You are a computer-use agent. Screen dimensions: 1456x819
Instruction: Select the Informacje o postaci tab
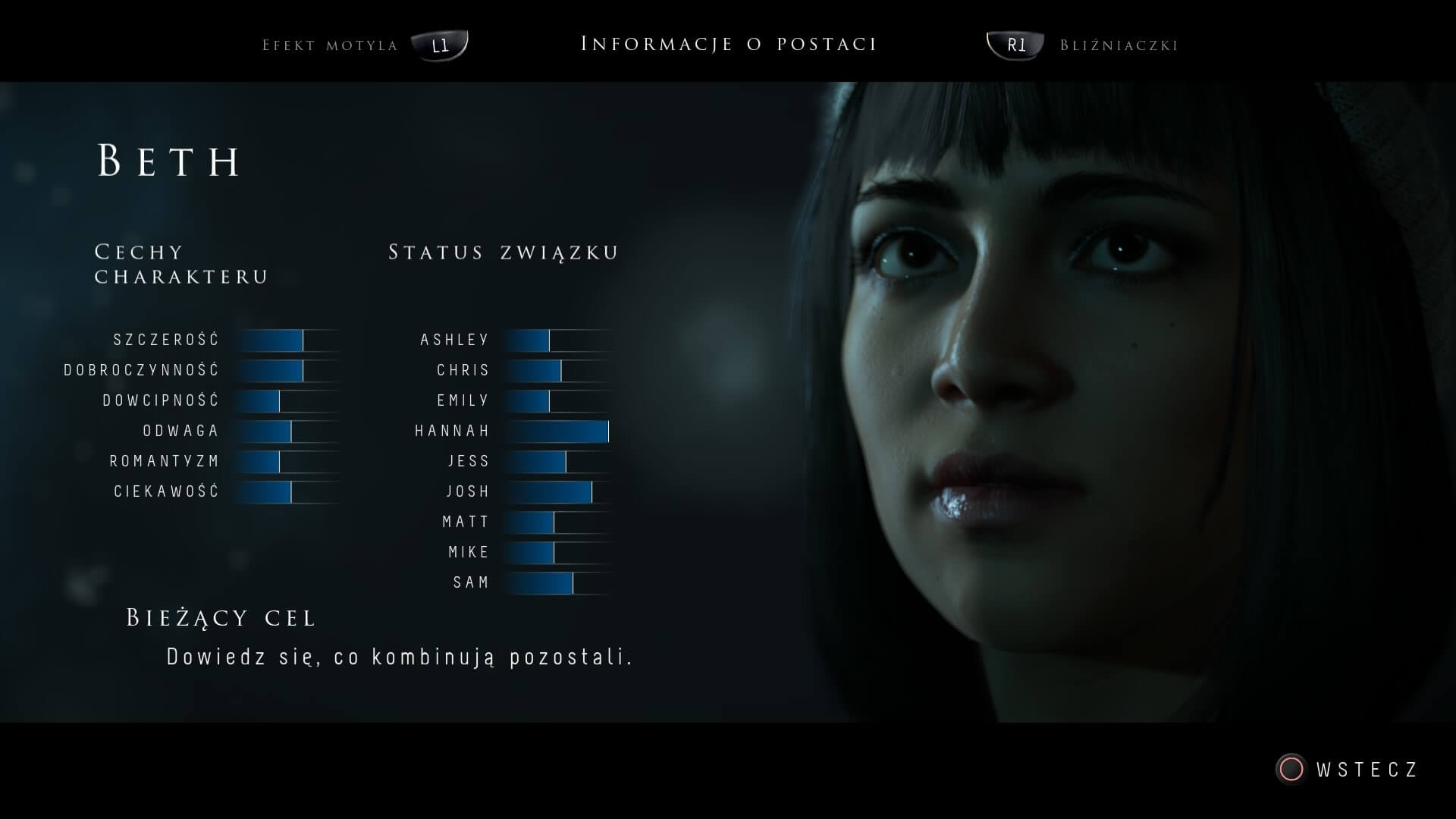click(728, 44)
